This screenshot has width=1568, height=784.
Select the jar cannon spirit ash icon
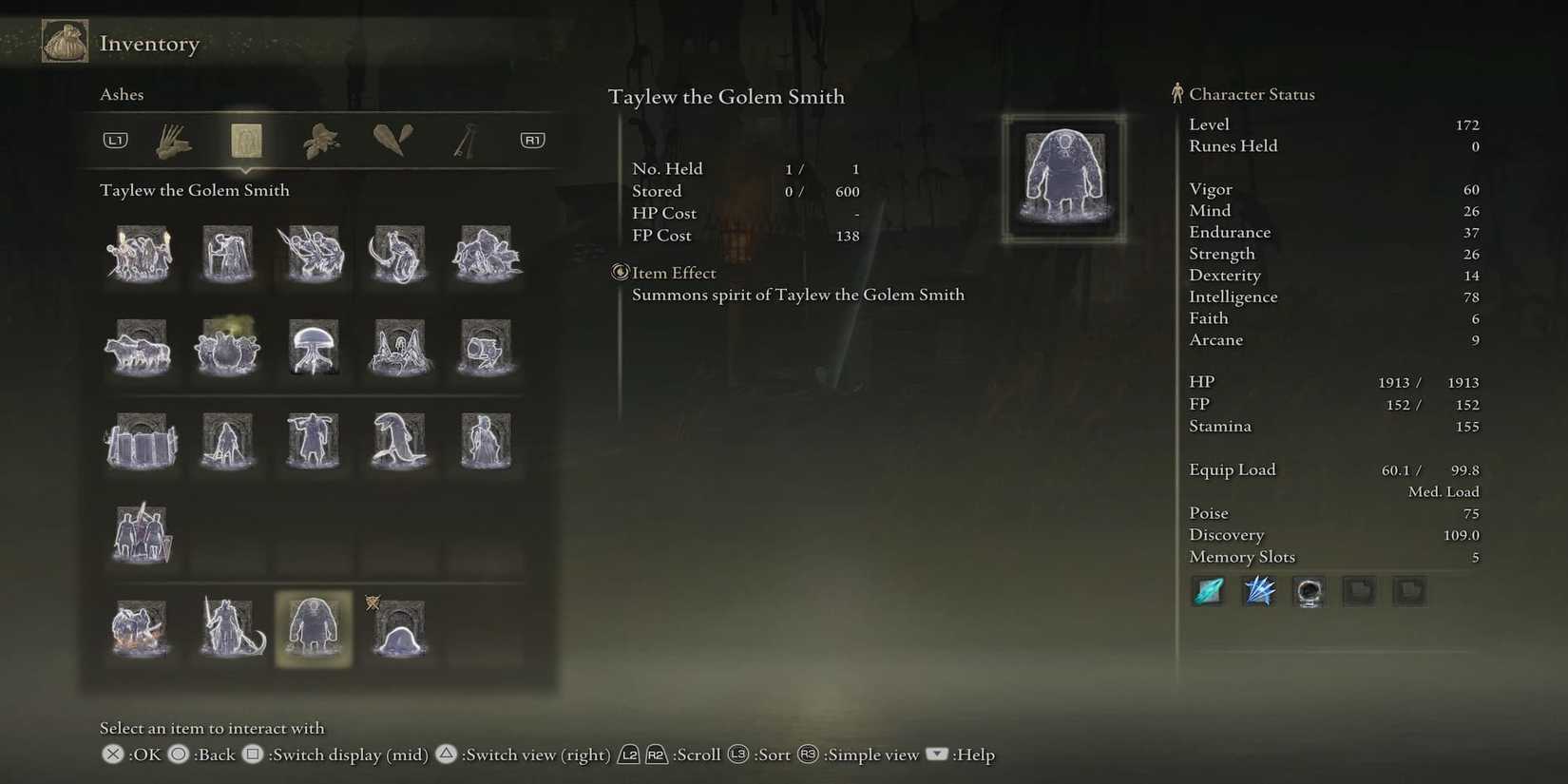485,348
